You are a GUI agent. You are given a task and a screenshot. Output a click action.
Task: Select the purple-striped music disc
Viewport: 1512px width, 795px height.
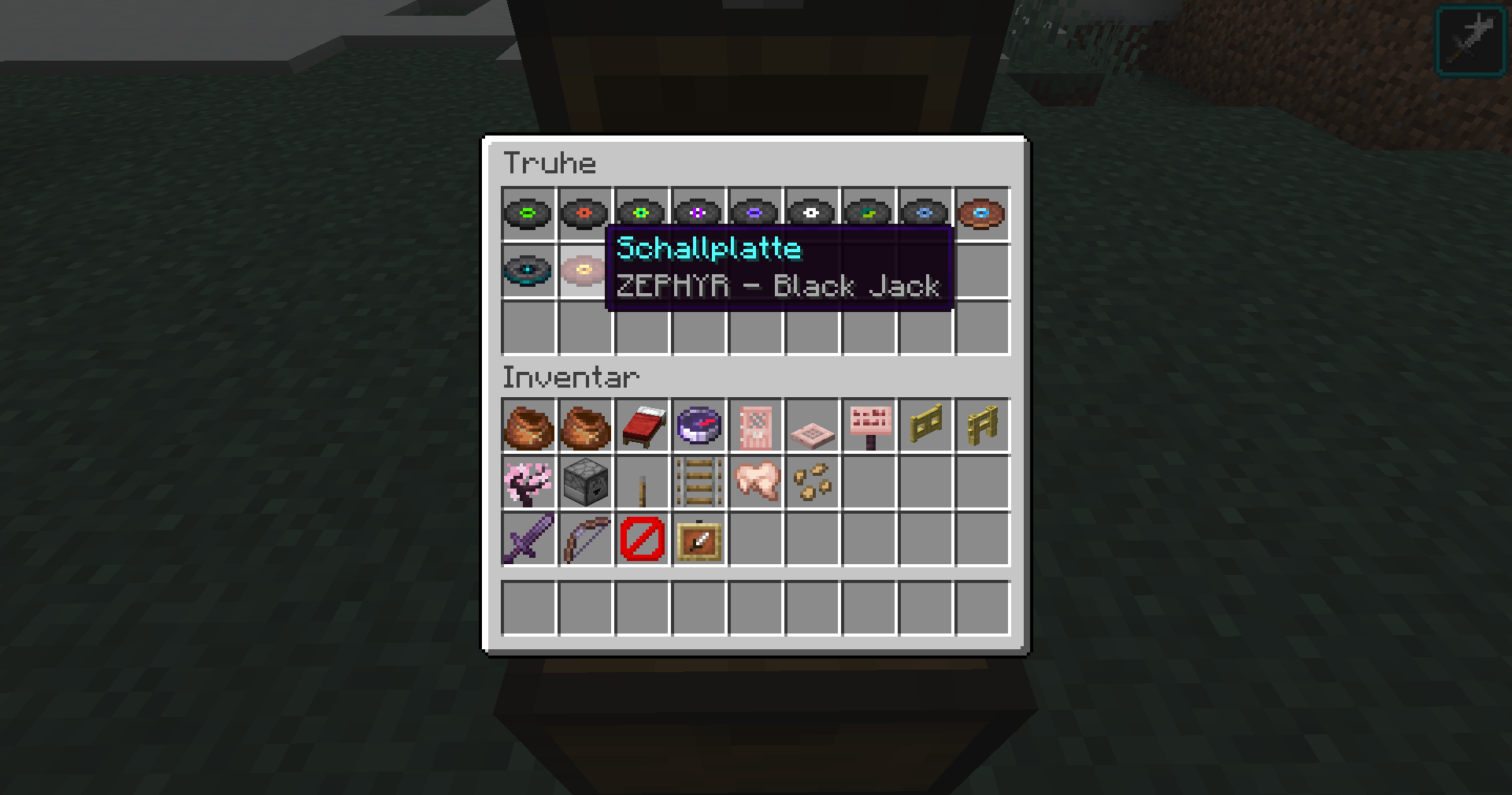click(698, 211)
